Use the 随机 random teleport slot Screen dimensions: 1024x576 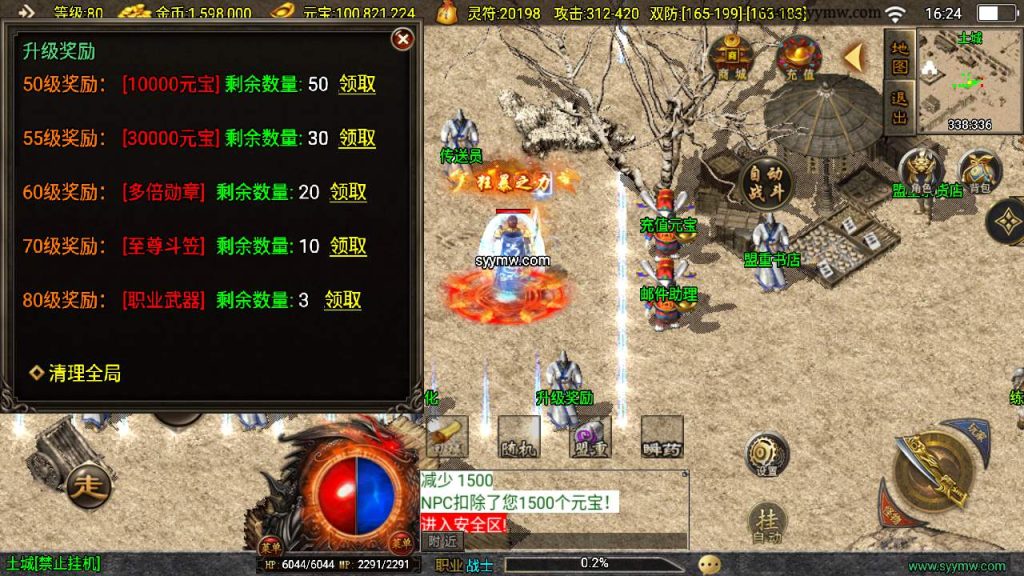pyautogui.click(x=519, y=436)
